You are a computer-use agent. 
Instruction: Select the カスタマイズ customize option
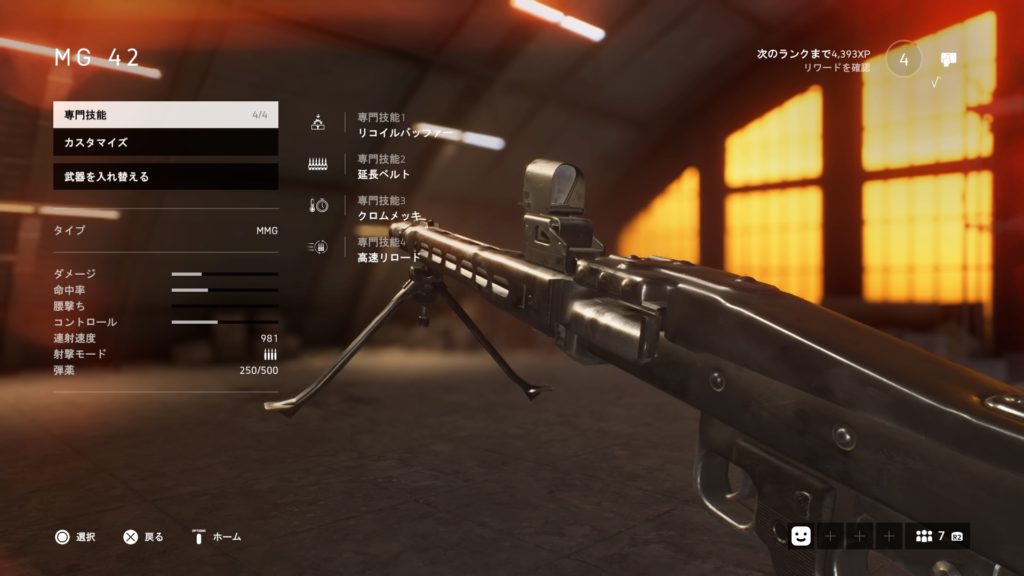[165, 143]
